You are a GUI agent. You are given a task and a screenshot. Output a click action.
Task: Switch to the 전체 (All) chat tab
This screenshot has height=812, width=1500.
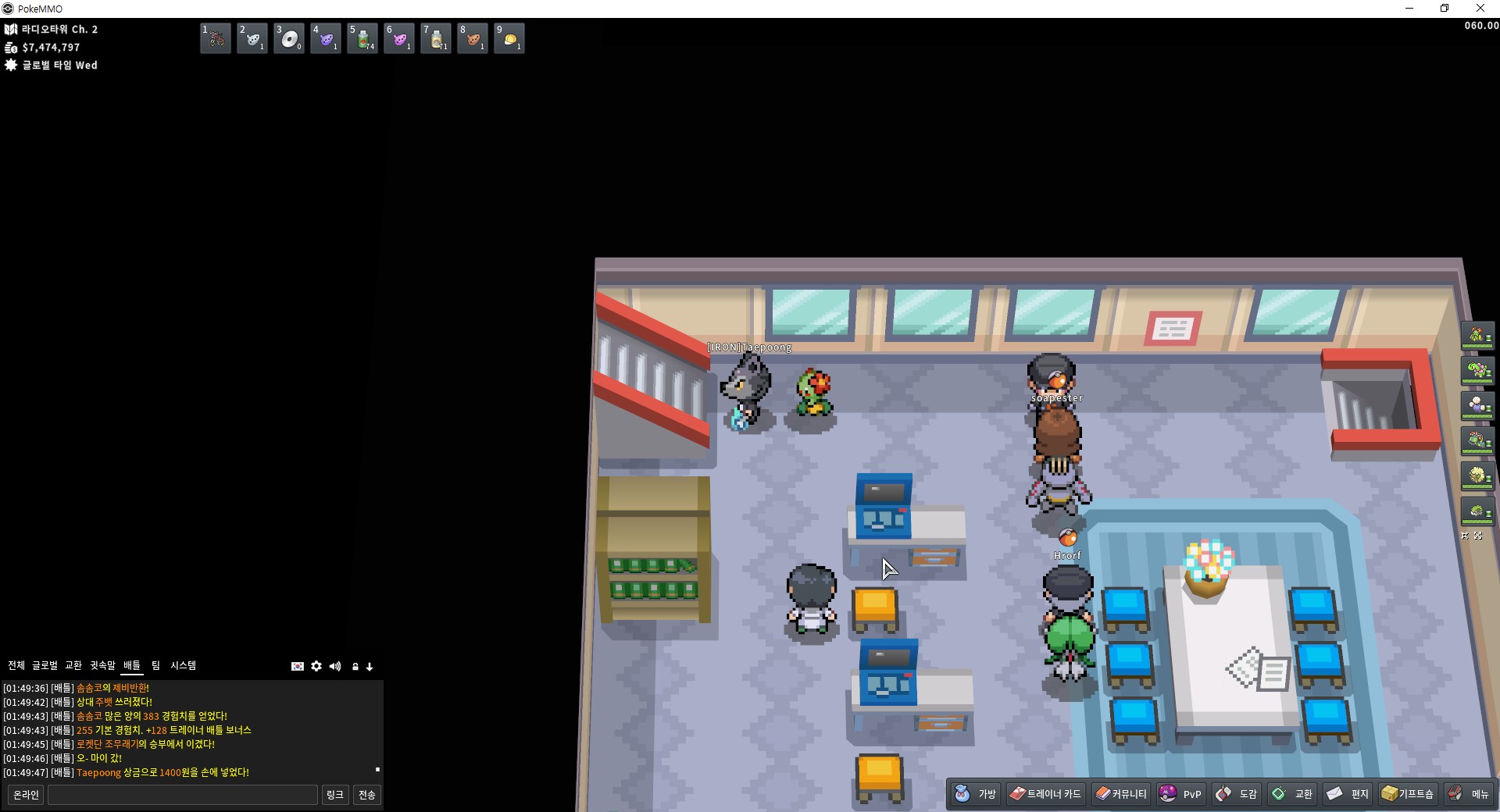16,665
